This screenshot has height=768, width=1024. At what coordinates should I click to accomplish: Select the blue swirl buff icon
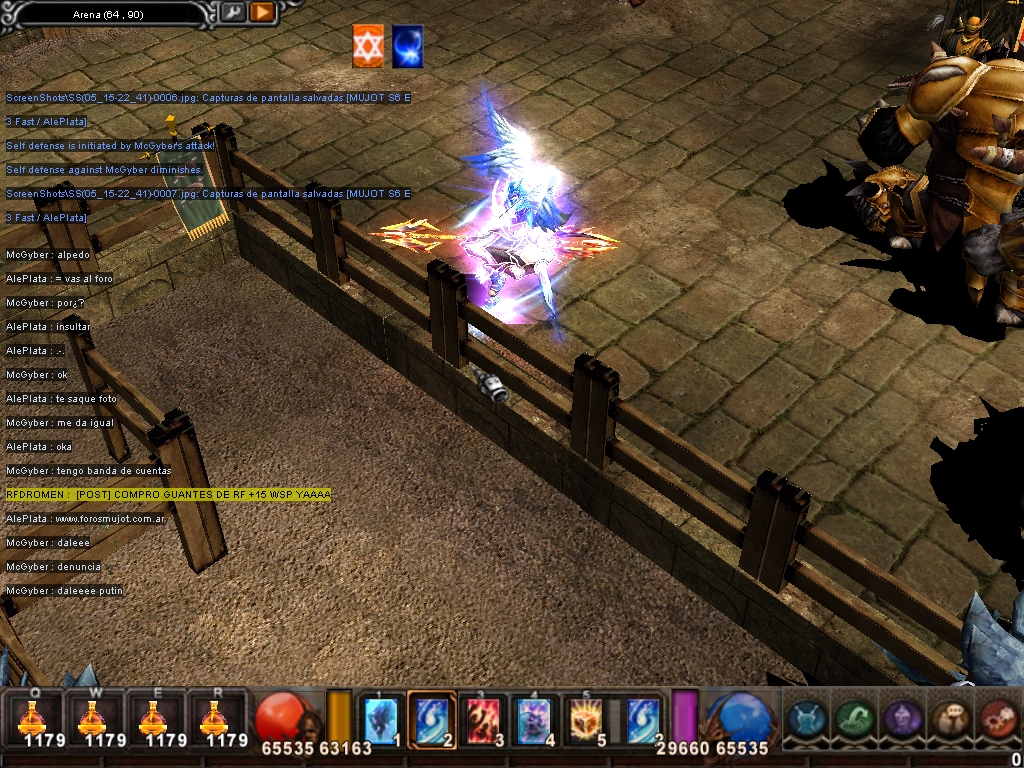[x=407, y=47]
